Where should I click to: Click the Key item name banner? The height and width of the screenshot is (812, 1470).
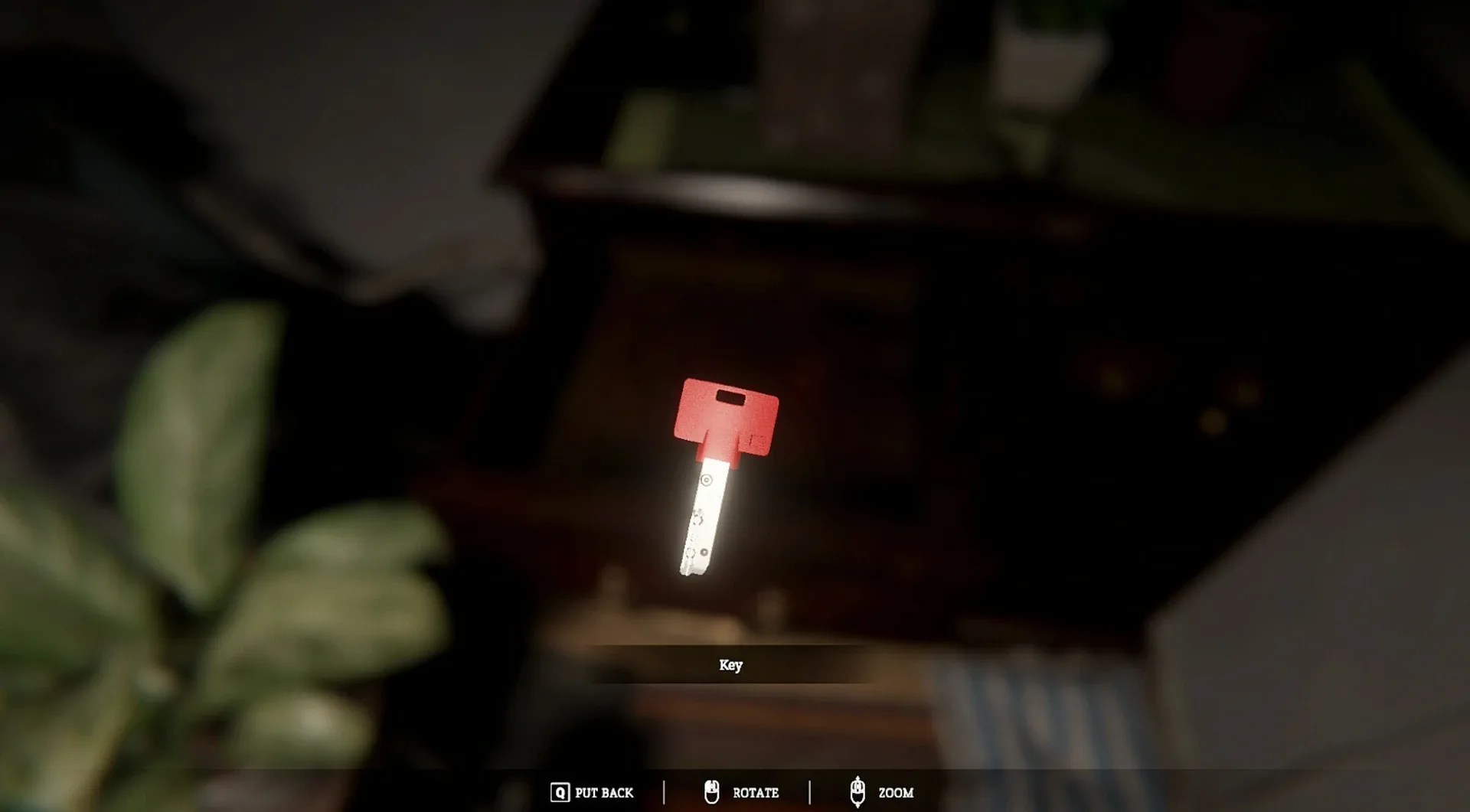731,664
